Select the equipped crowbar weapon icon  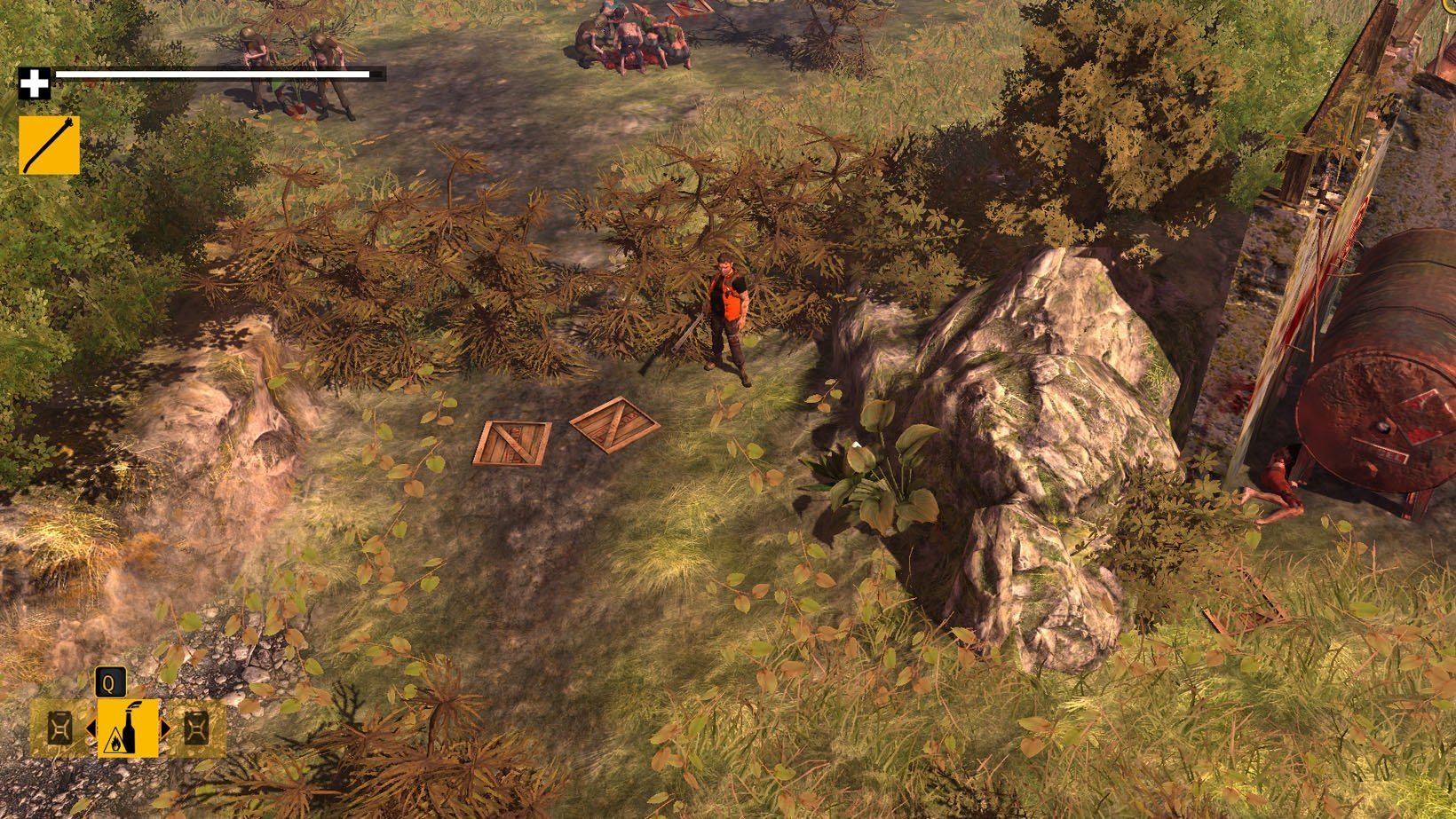49,145
